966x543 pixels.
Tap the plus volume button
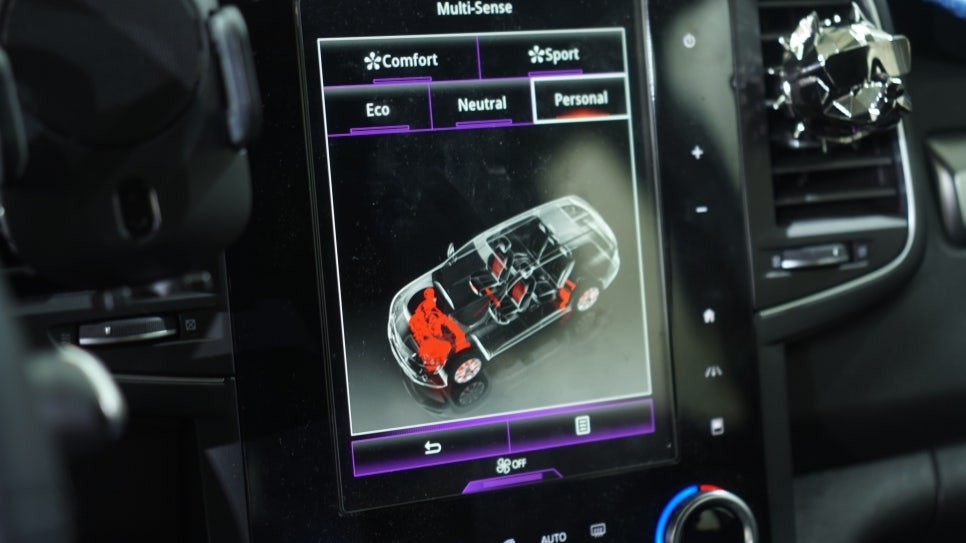697,153
